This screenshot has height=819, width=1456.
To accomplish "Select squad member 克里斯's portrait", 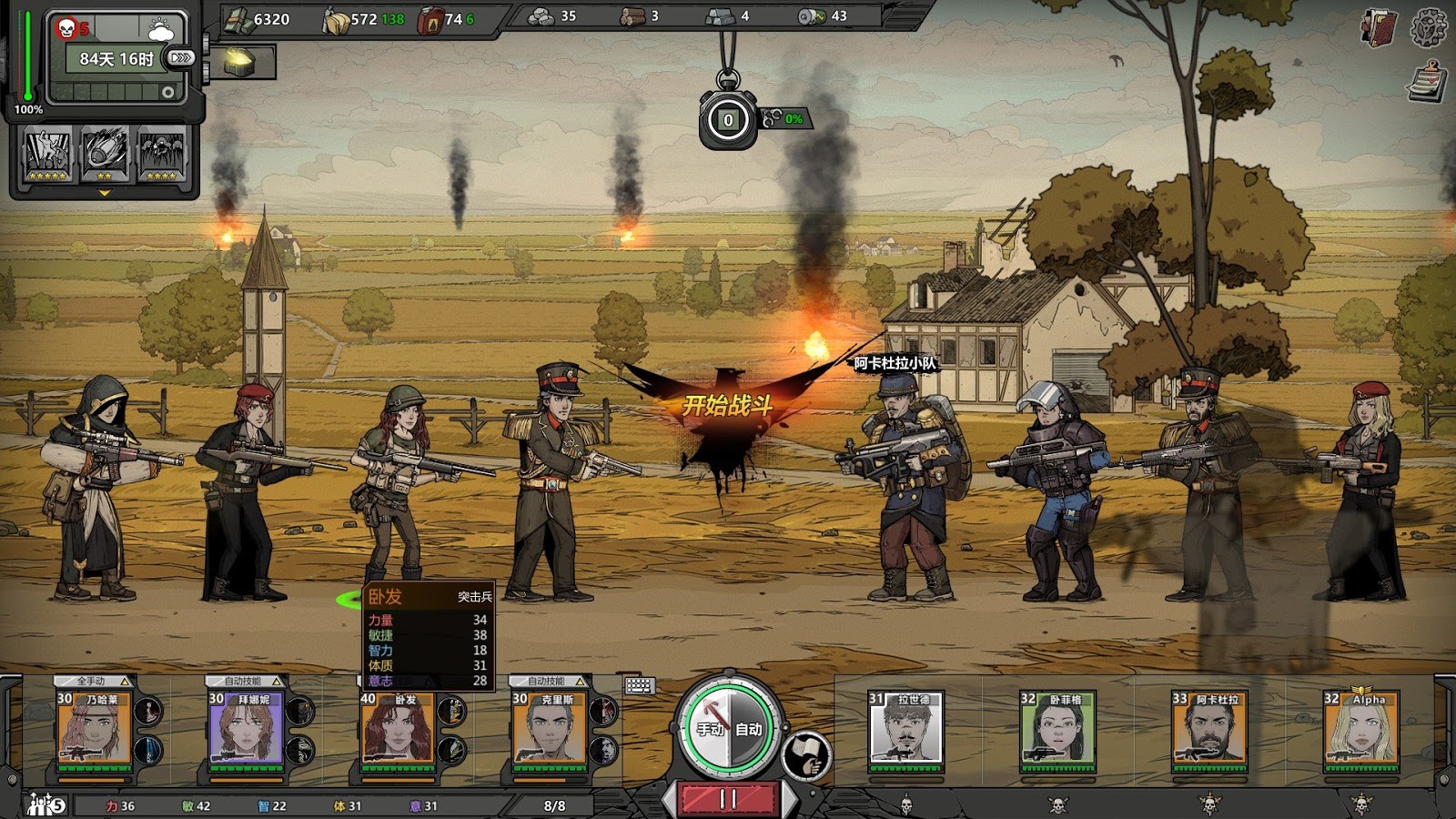I will tap(550, 728).
